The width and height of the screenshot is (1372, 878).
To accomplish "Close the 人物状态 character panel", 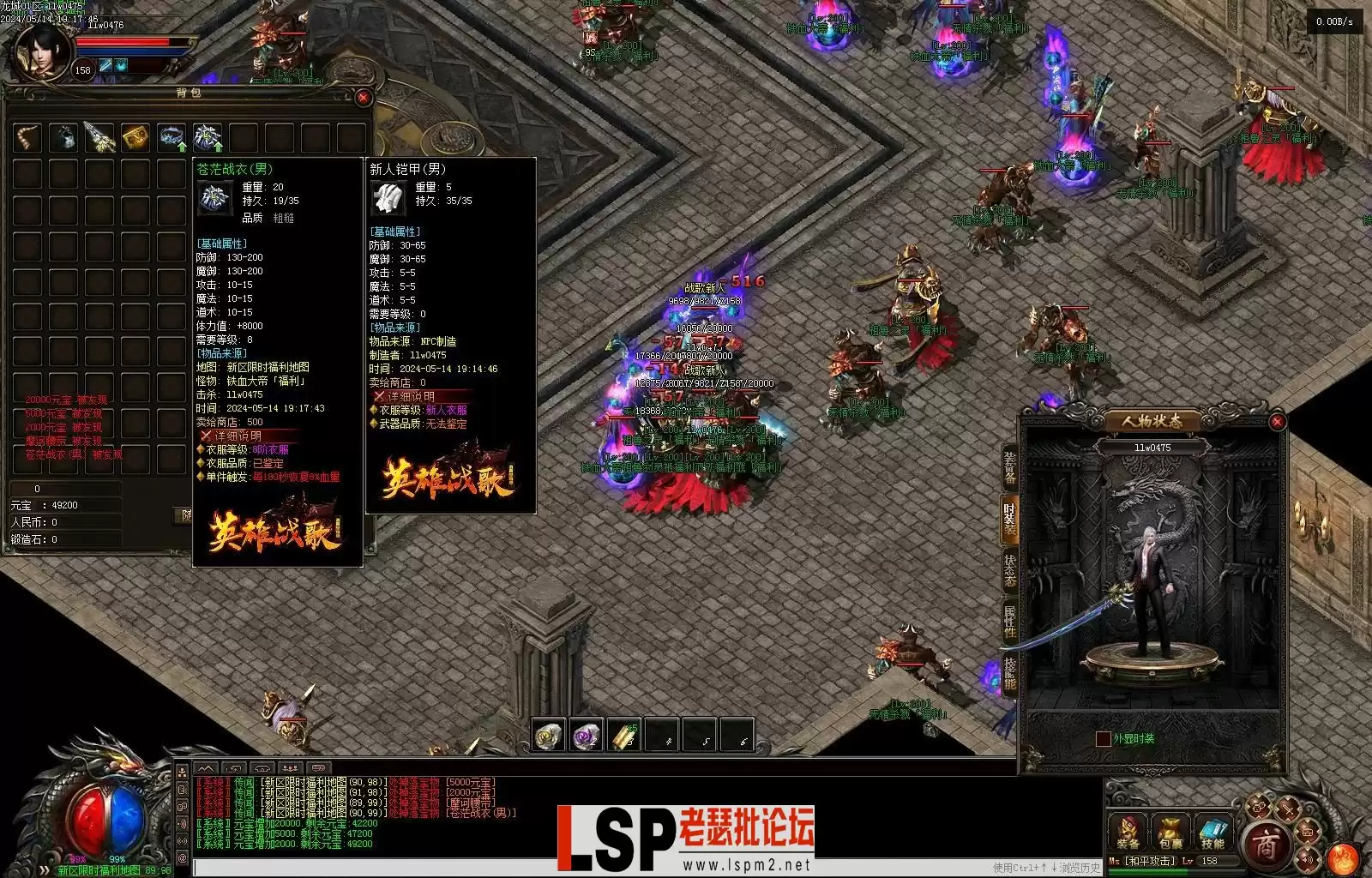I will click(1277, 422).
